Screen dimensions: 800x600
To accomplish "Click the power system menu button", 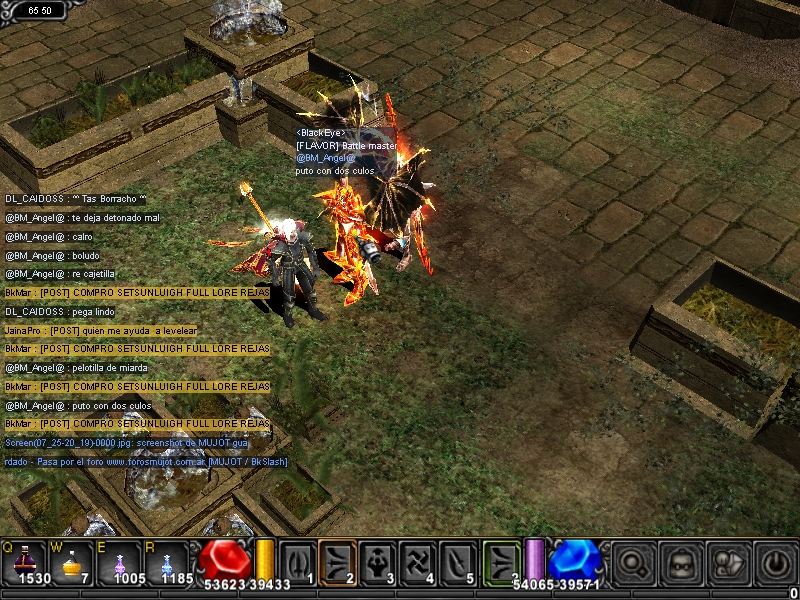I will pyautogui.click(x=775, y=562).
